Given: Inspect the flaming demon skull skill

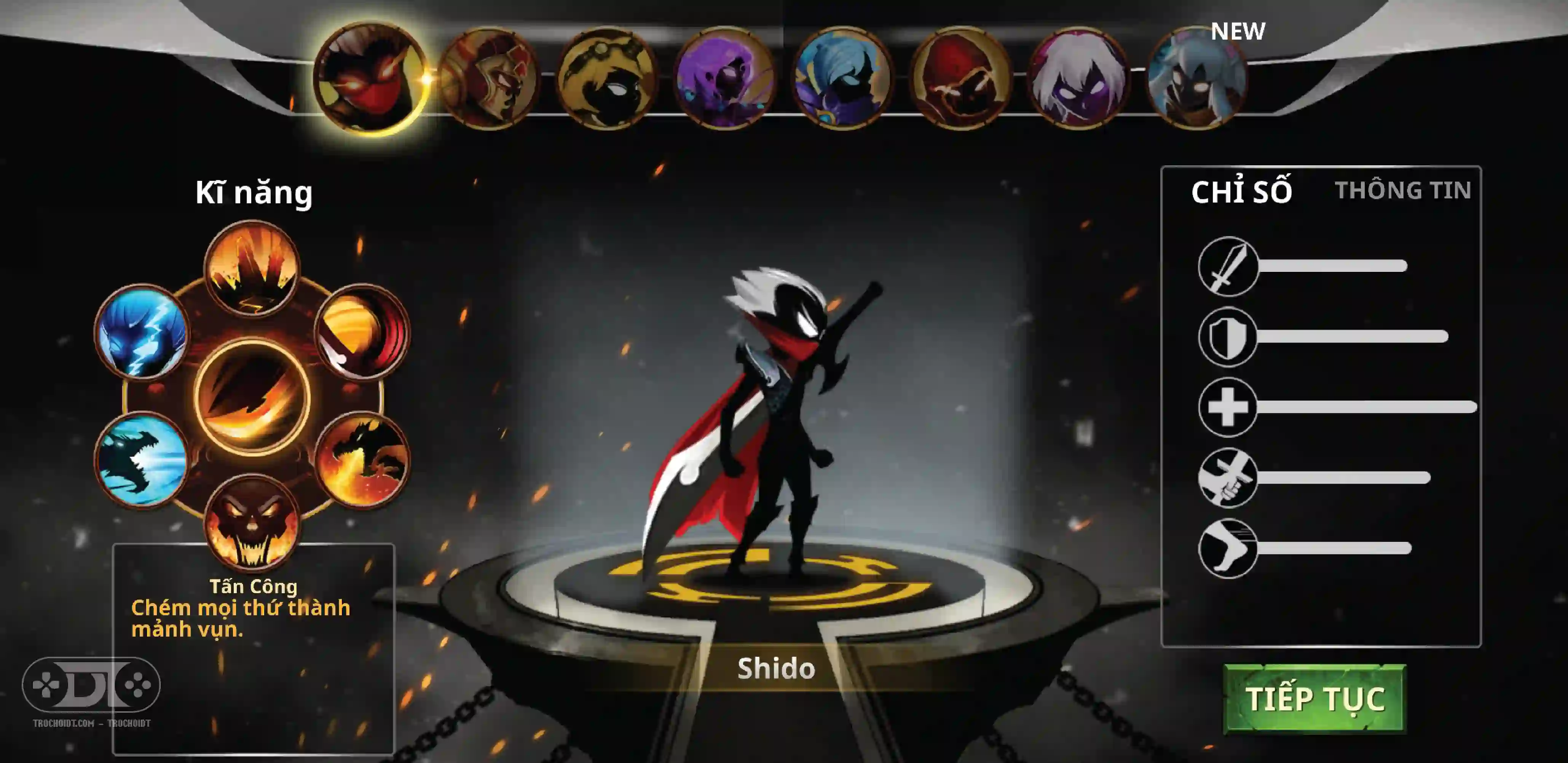Looking at the screenshot, I should click(x=252, y=522).
